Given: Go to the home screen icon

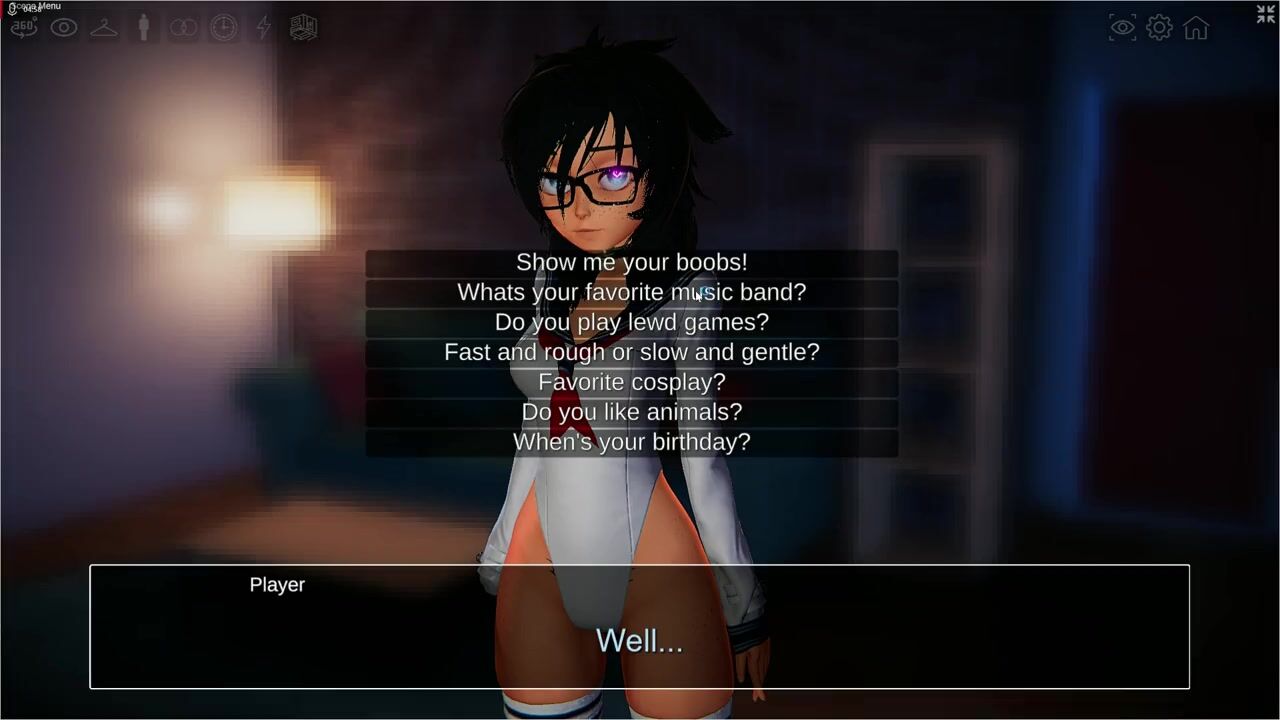Looking at the screenshot, I should click(x=1196, y=28).
